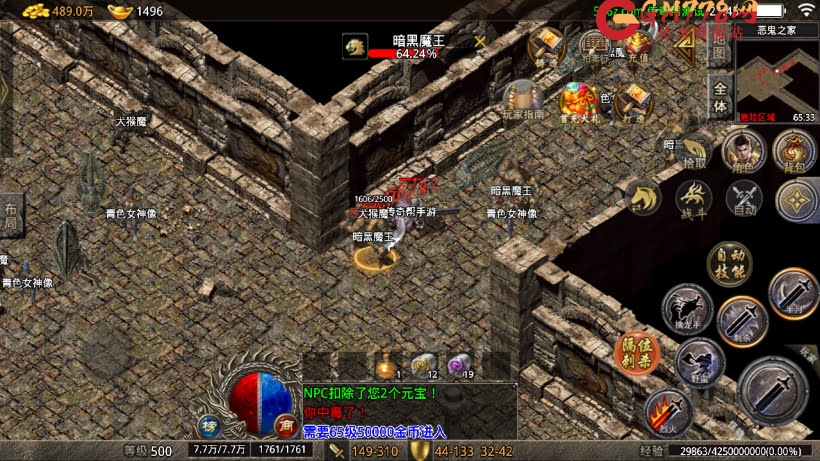820x461 pixels.
Task: Open the 打造 crafting icon
Action: coord(633,101)
